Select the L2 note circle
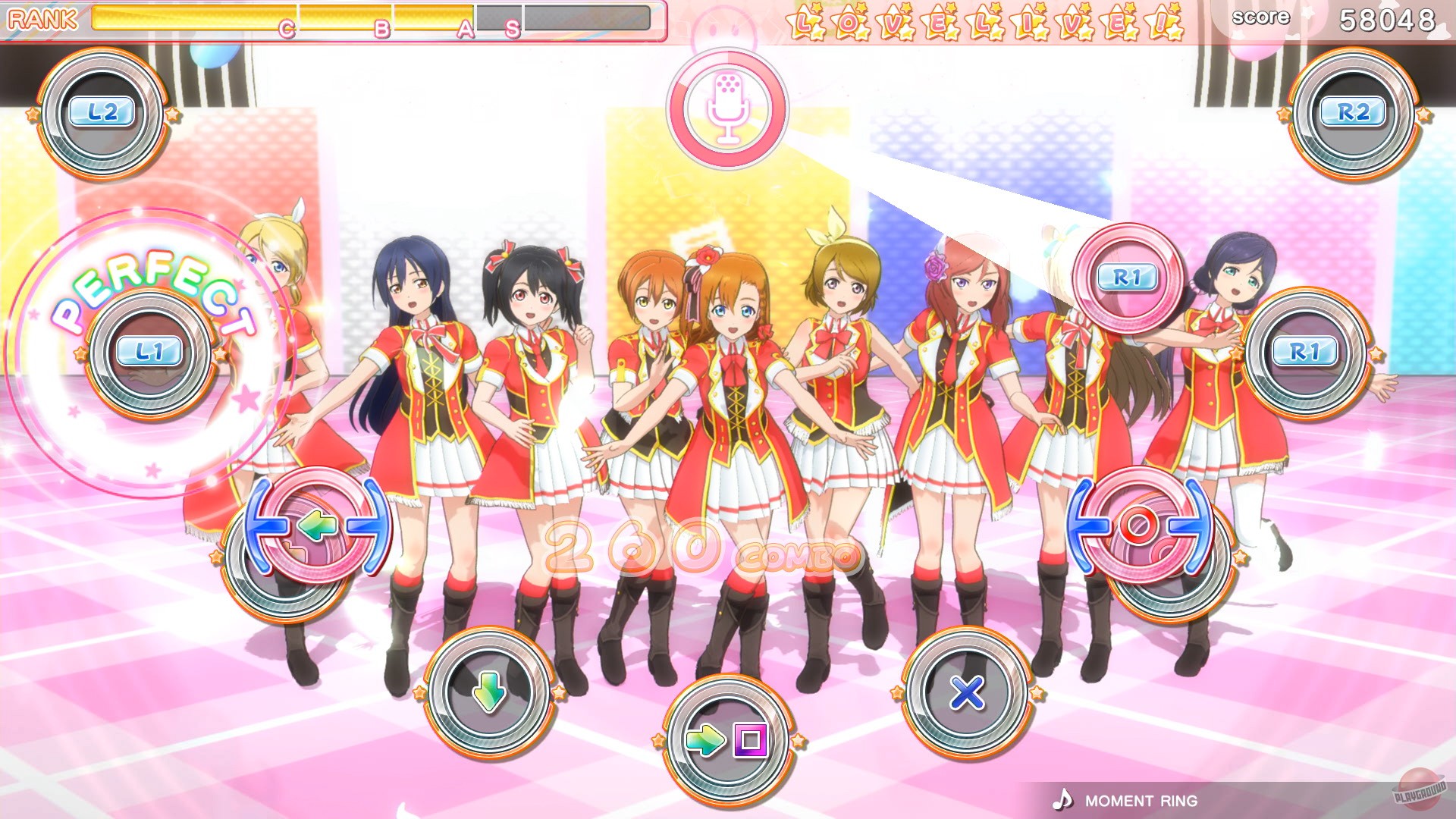Image resolution: width=1456 pixels, height=819 pixels. (102, 114)
